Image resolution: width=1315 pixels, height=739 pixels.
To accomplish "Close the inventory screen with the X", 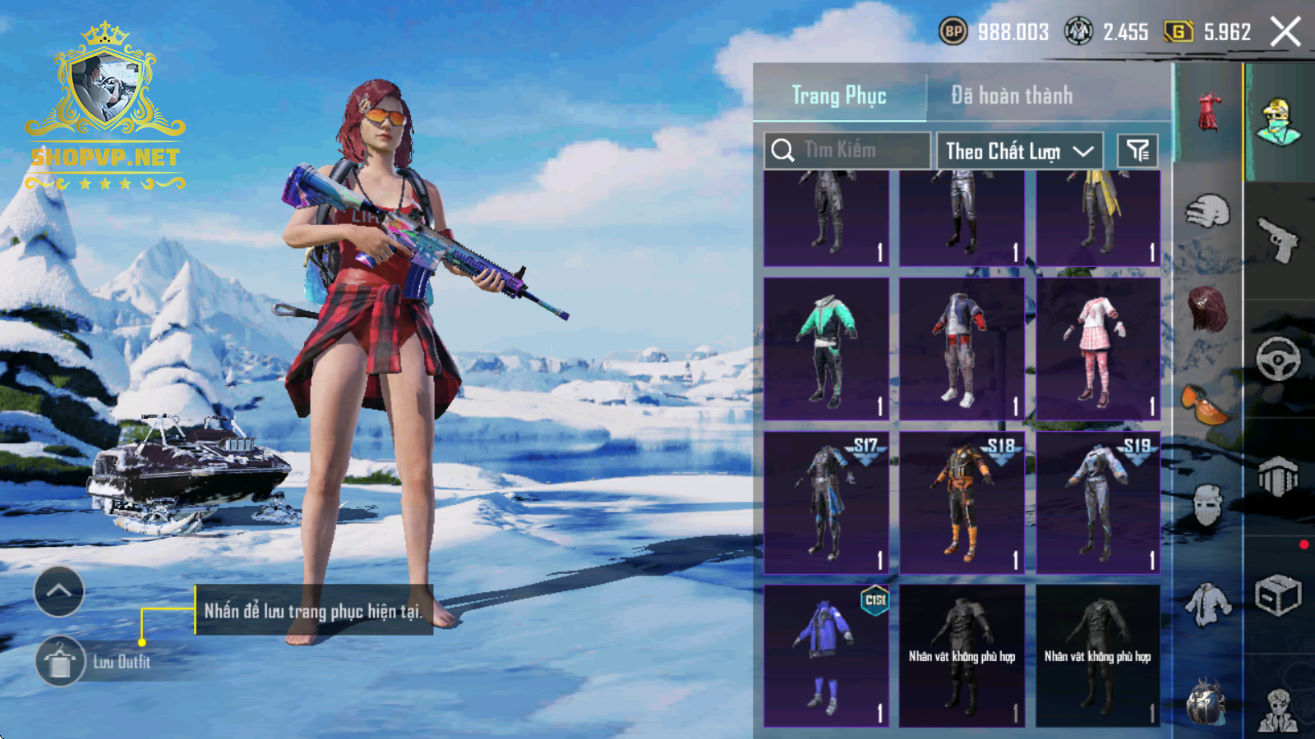I will (1285, 32).
